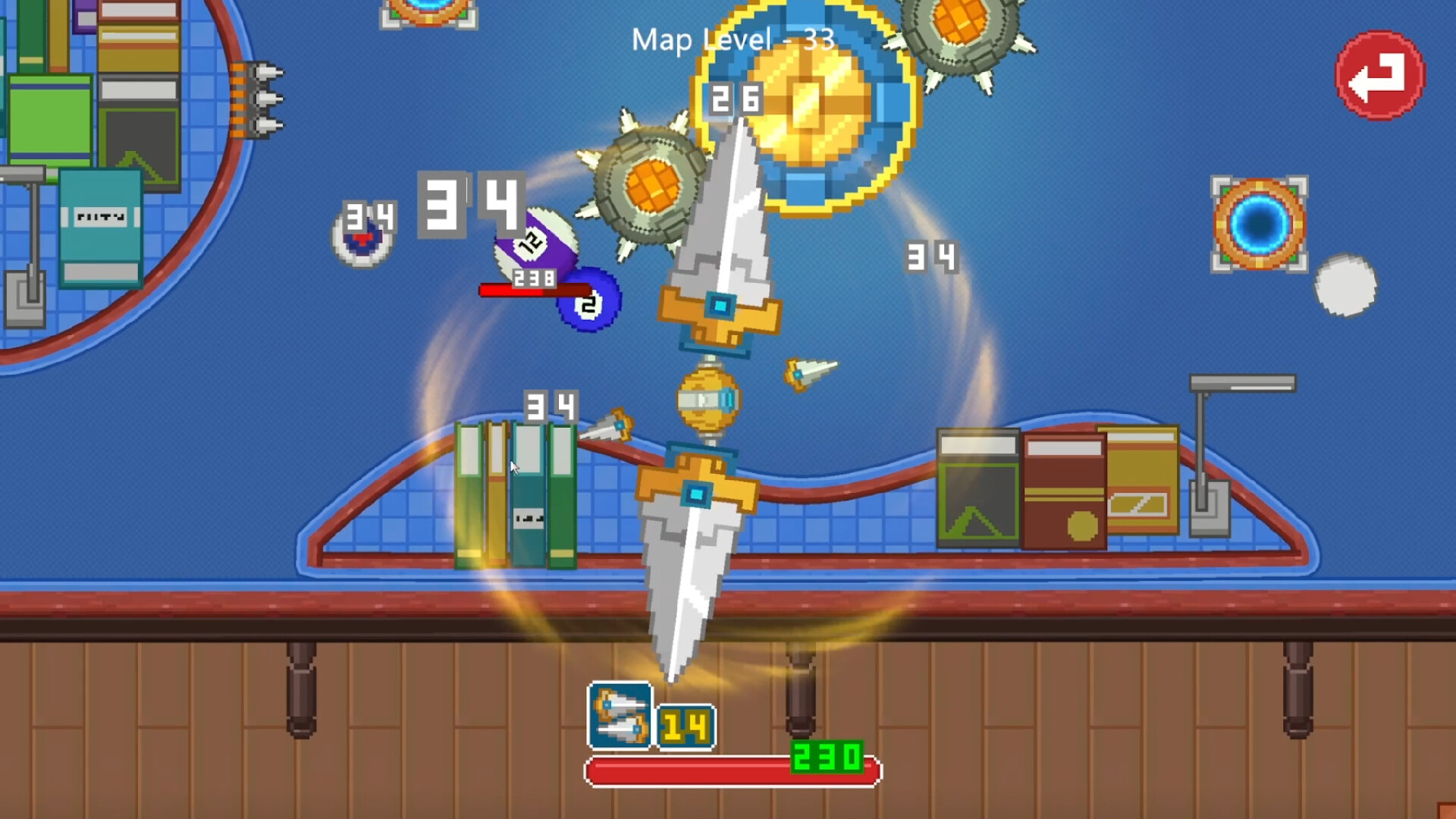Click the white ball beside the portal
This screenshot has width=1456, height=819.
pos(1348,288)
